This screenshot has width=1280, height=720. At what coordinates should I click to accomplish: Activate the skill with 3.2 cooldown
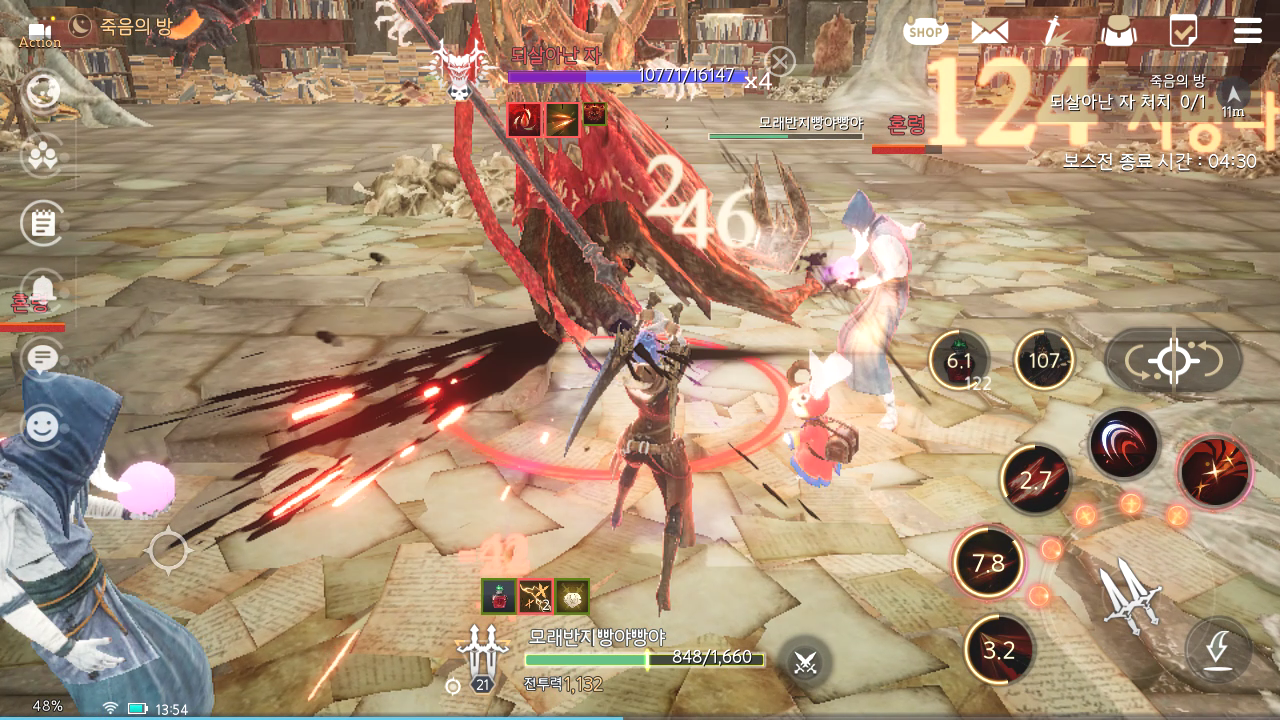point(999,651)
